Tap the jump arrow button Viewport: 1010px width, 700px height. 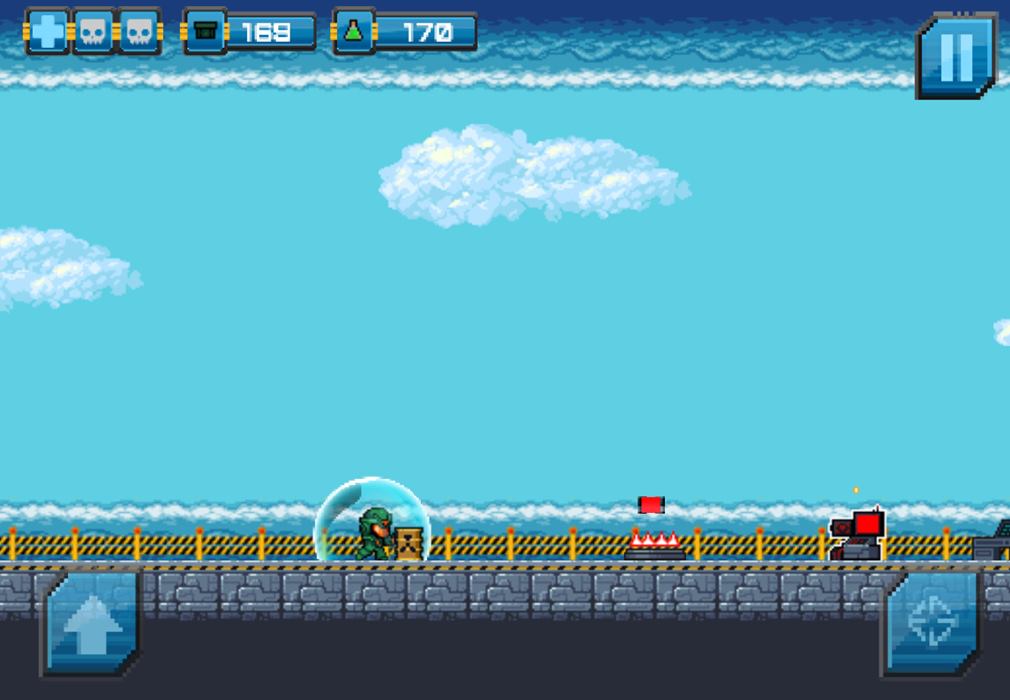[x=92, y=624]
